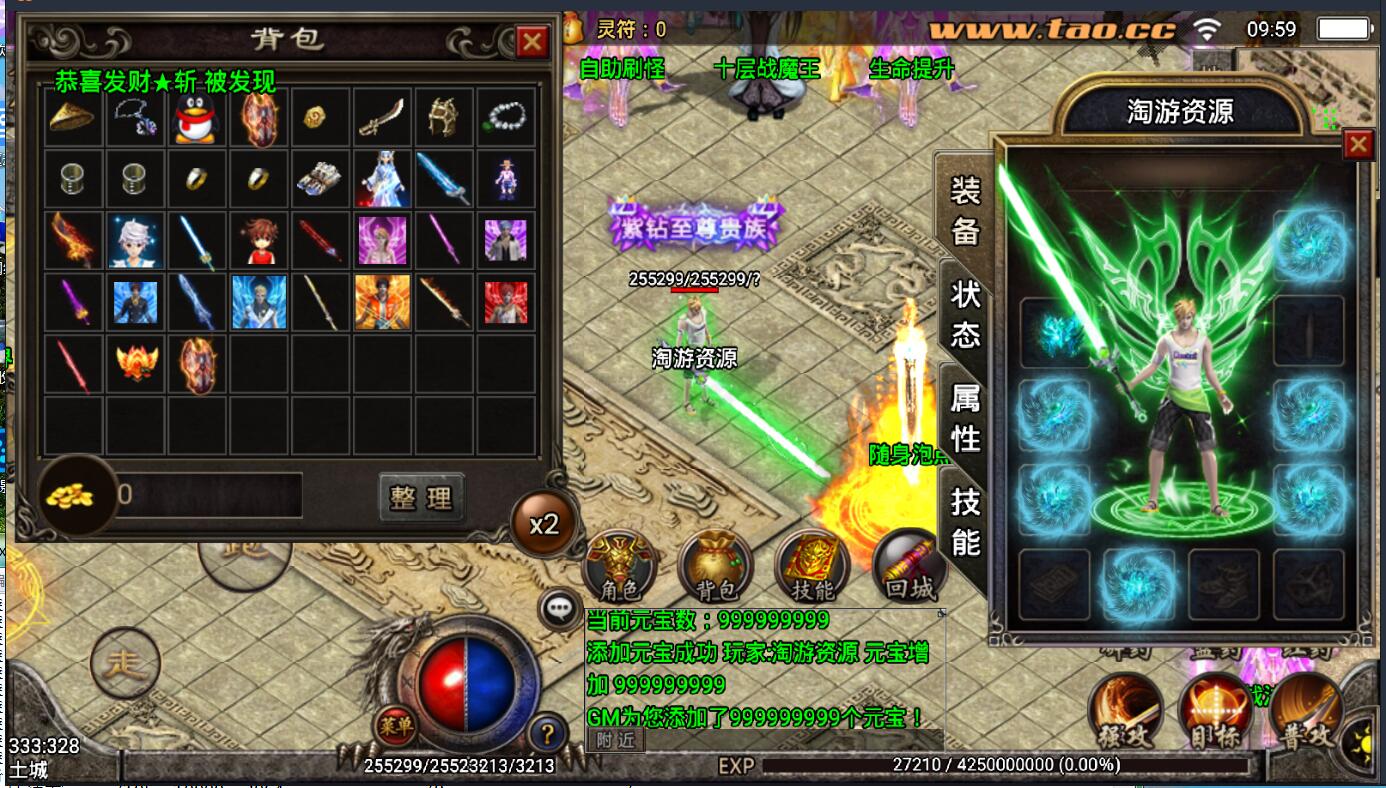Viewport: 1386px width, 788px height.
Task: Switch to the 技能 skills tab
Action: pos(965,520)
